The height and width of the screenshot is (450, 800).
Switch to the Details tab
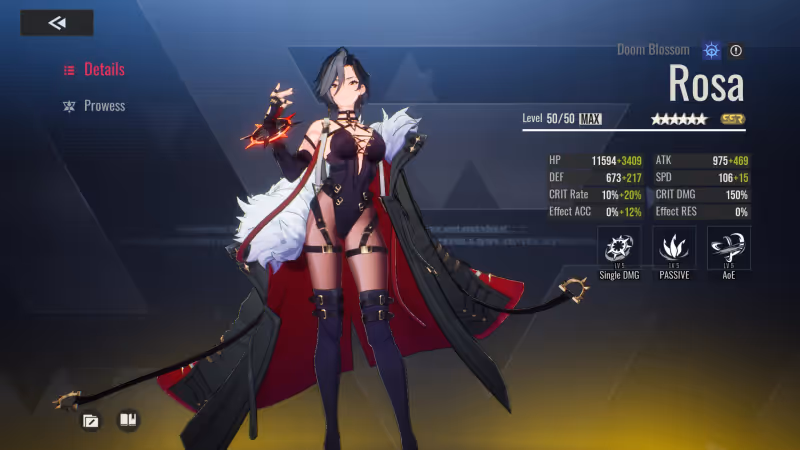click(95, 70)
